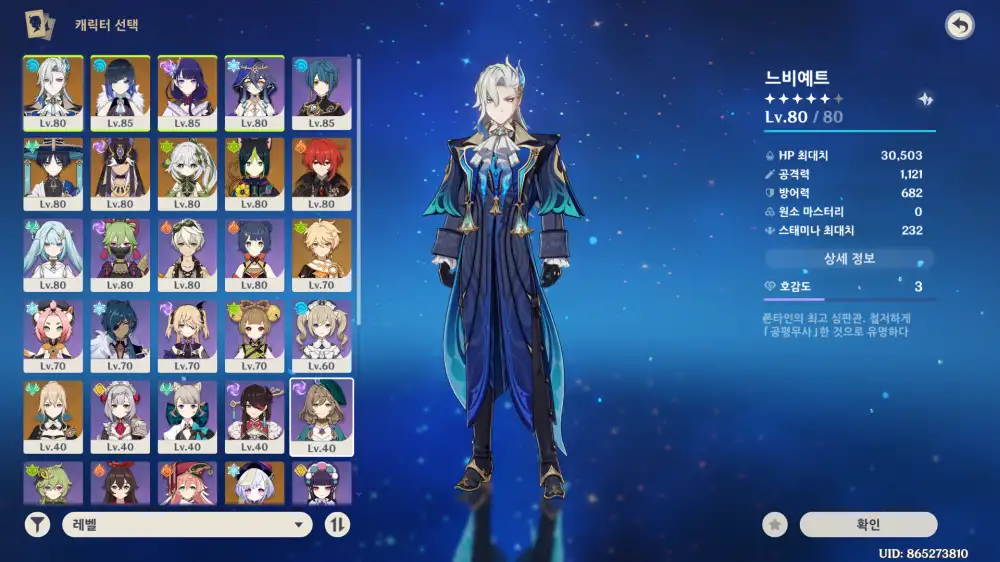Choose Diona's character card
1000x562 pixels.
coord(54,336)
